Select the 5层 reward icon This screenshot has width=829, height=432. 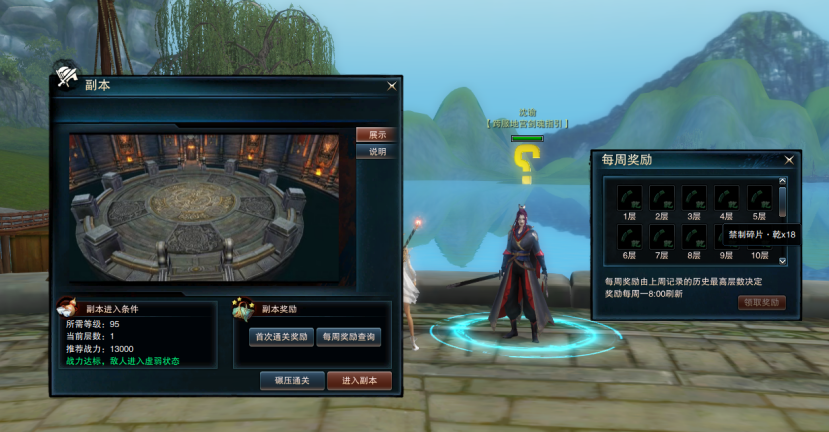[x=759, y=197]
